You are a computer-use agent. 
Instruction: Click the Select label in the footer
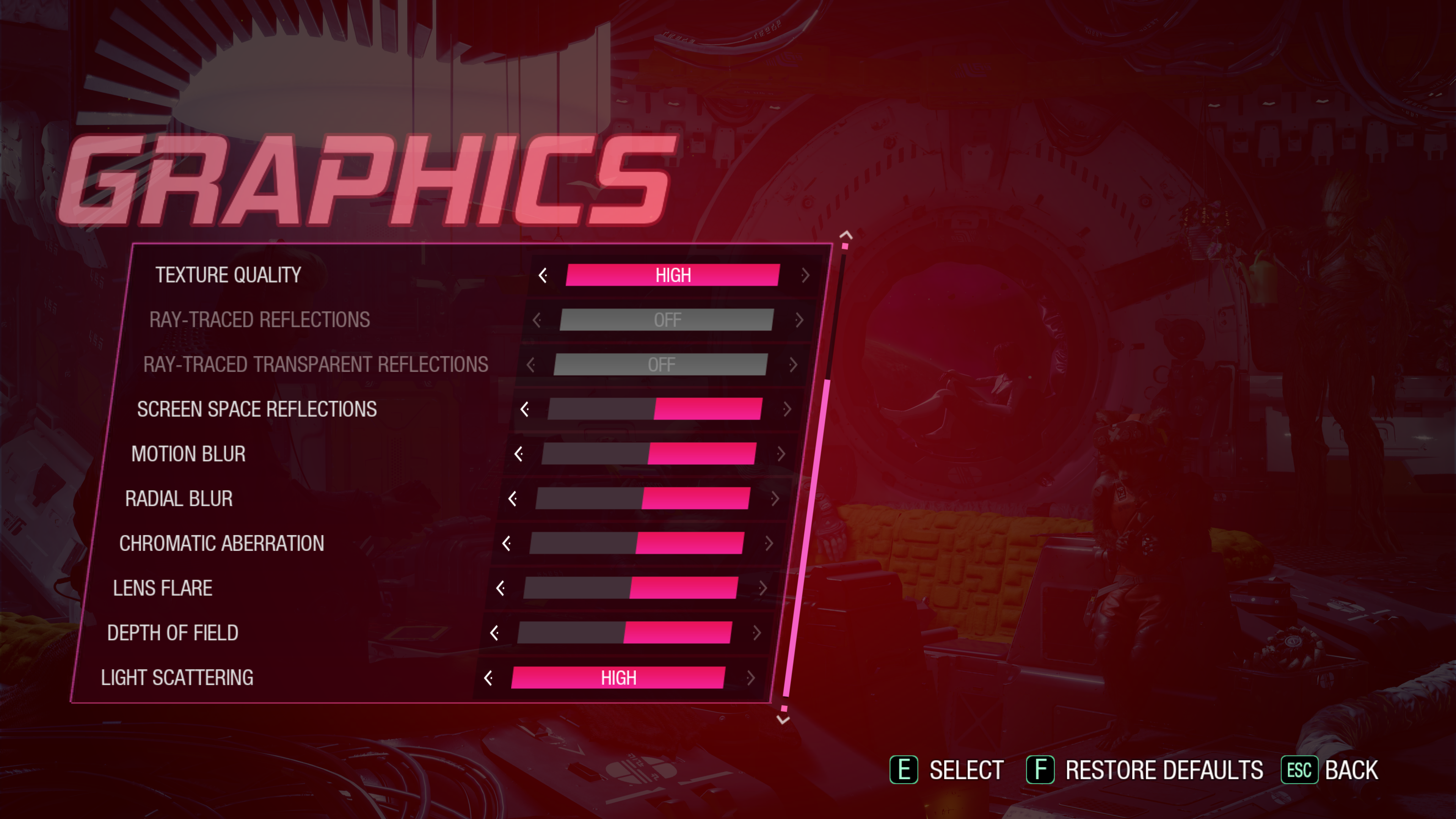966,770
